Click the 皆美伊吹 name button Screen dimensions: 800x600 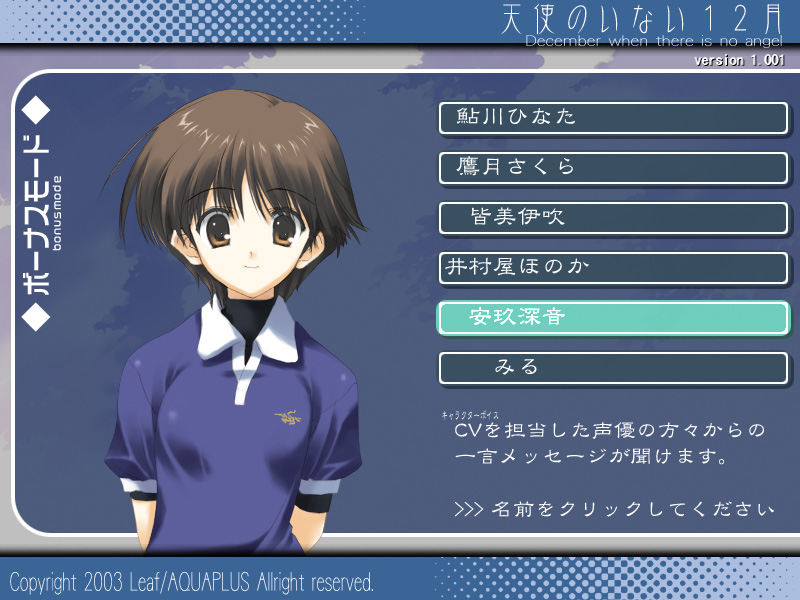[x=613, y=218]
